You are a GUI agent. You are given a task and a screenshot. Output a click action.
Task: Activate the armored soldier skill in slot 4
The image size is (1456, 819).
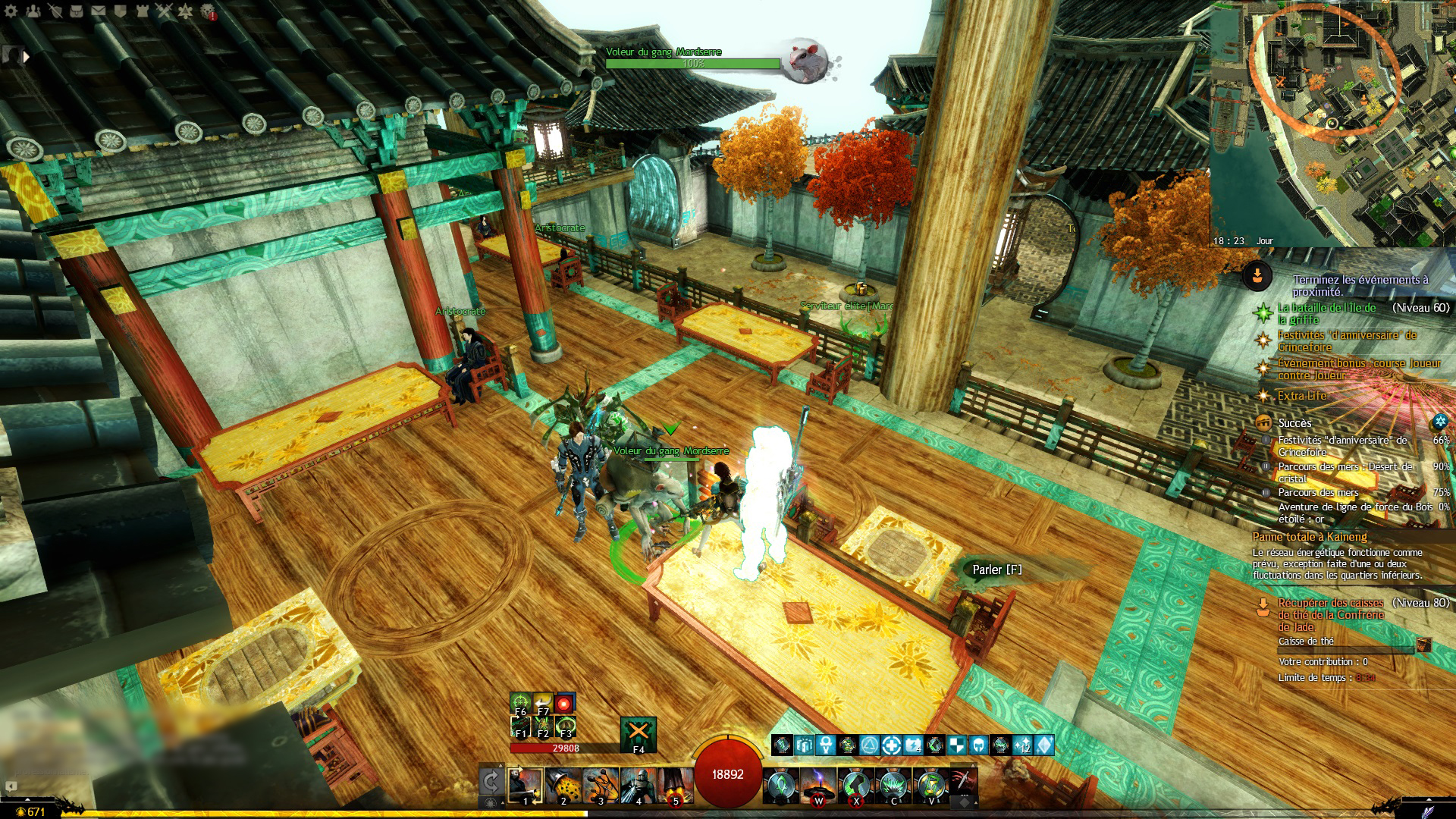pos(638,785)
